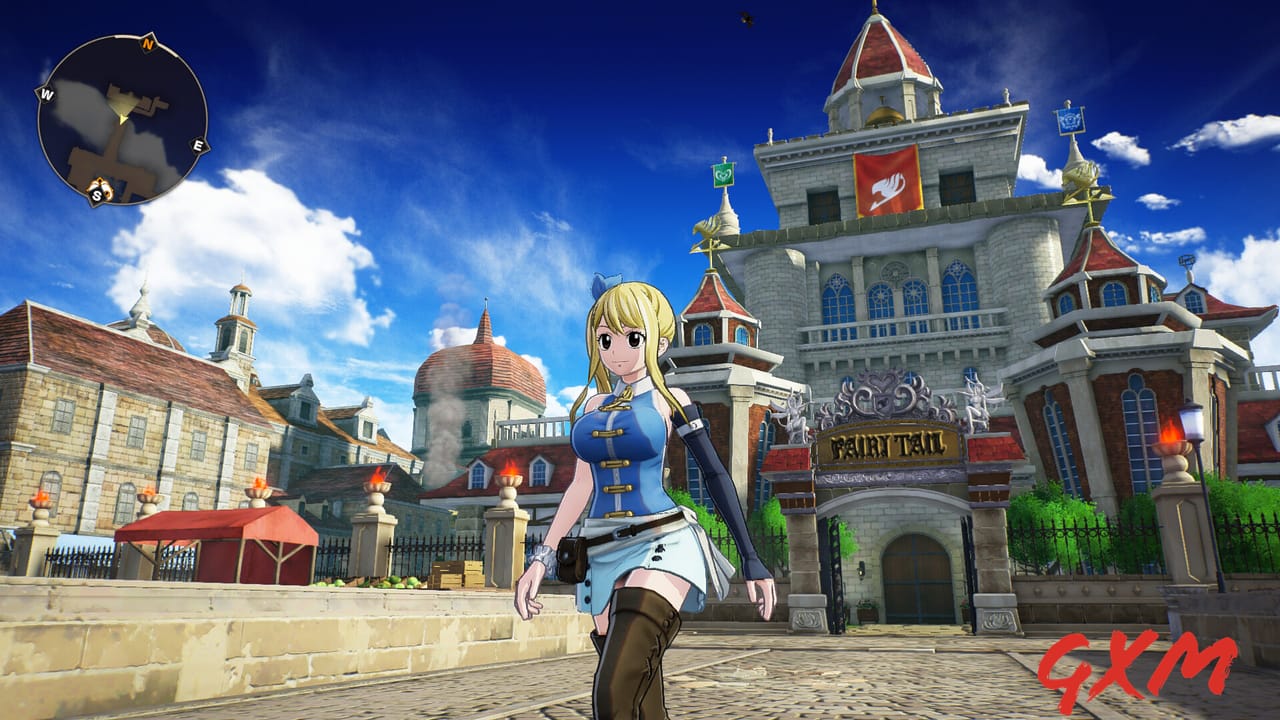The image size is (1280, 720).
Task: Click the orange N compass marker on minimap
Action: coord(147,44)
